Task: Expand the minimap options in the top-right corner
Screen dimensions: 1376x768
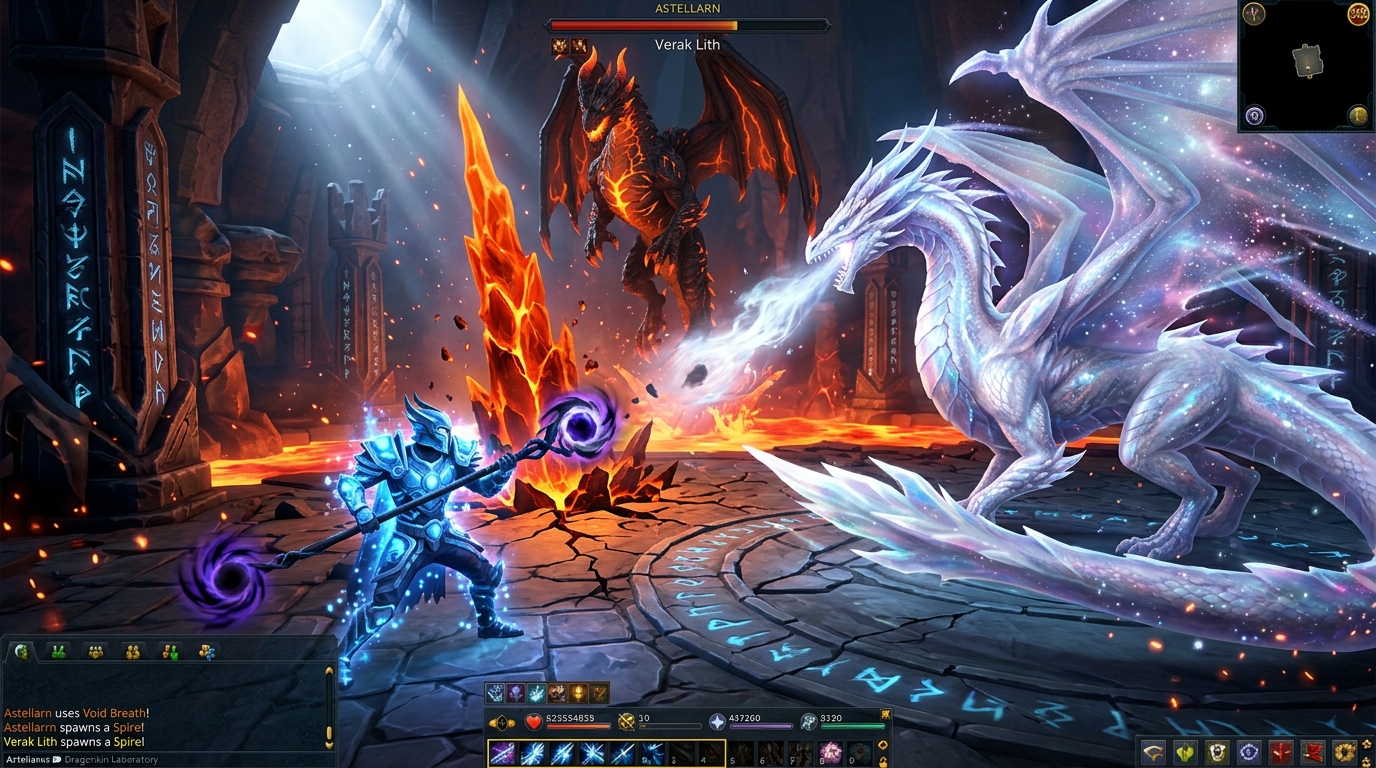Action: click(1358, 15)
